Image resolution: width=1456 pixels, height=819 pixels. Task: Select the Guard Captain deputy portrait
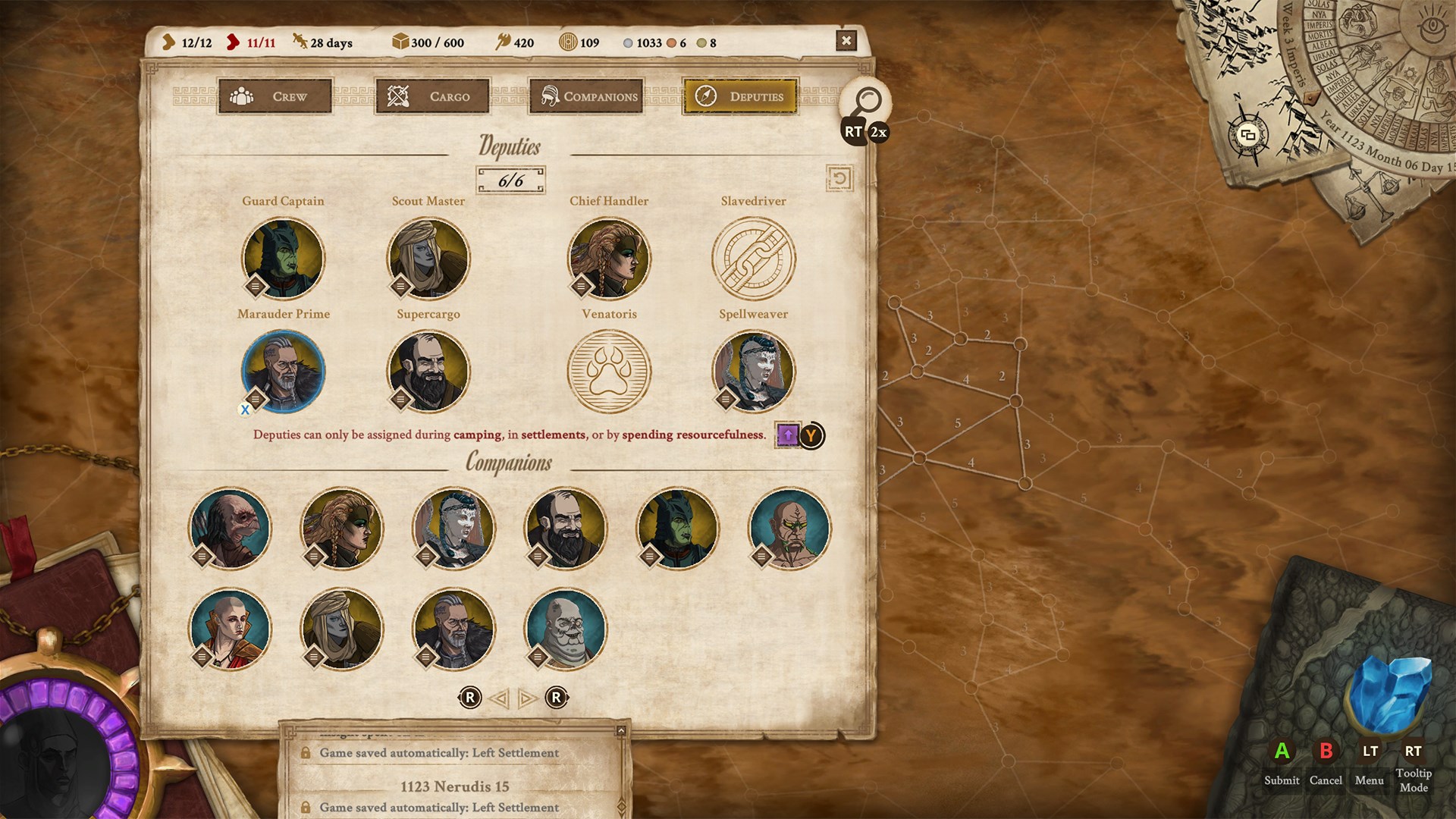(284, 259)
